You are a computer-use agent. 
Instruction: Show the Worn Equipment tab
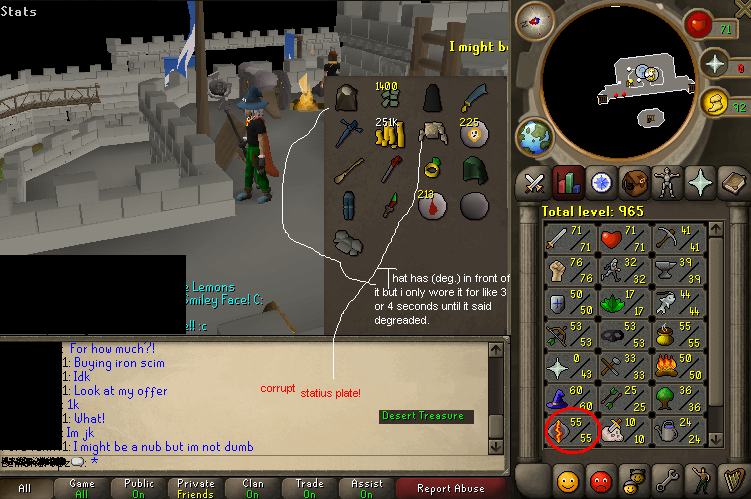[667, 184]
